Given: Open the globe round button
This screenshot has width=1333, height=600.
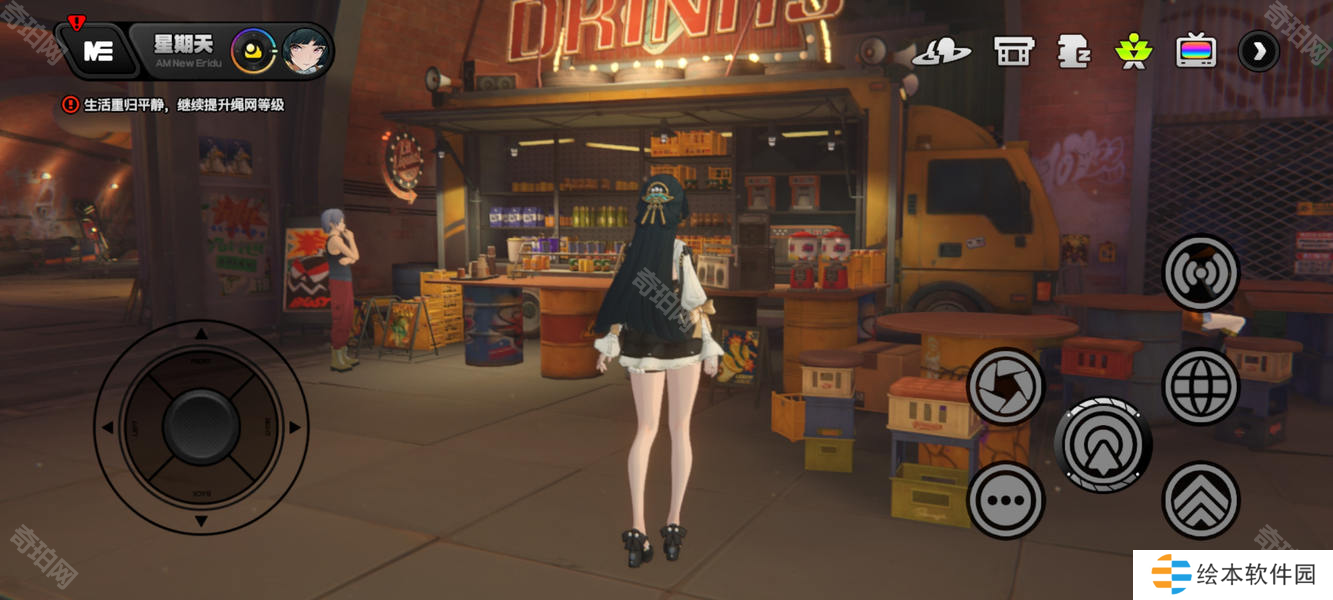Looking at the screenshot, I should (1200, 387).
